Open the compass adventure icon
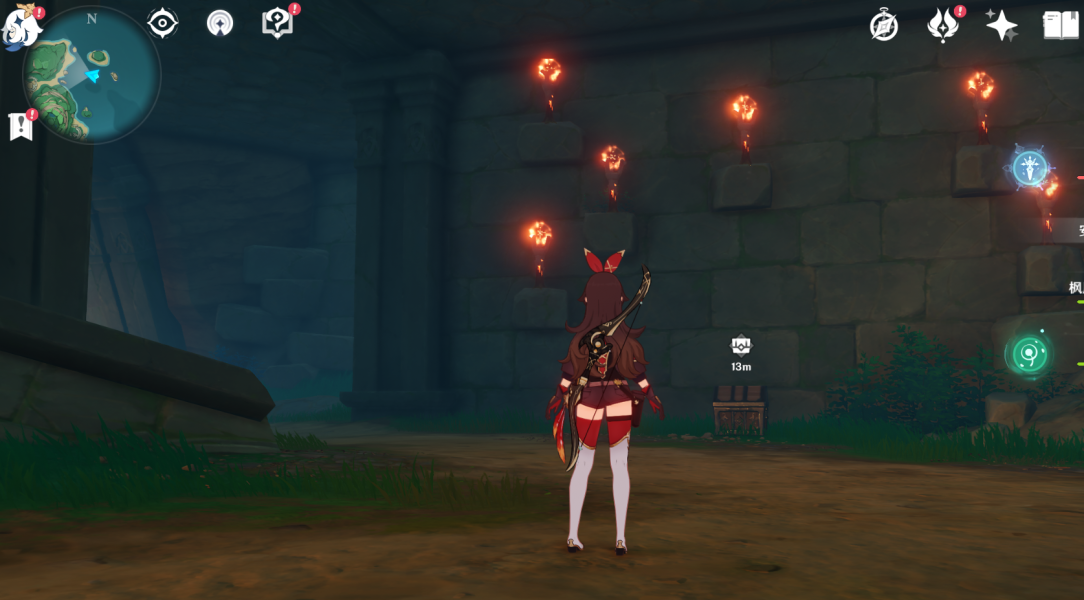Image resolution: width=1084 pixels, height=600 pixels. 884,26
